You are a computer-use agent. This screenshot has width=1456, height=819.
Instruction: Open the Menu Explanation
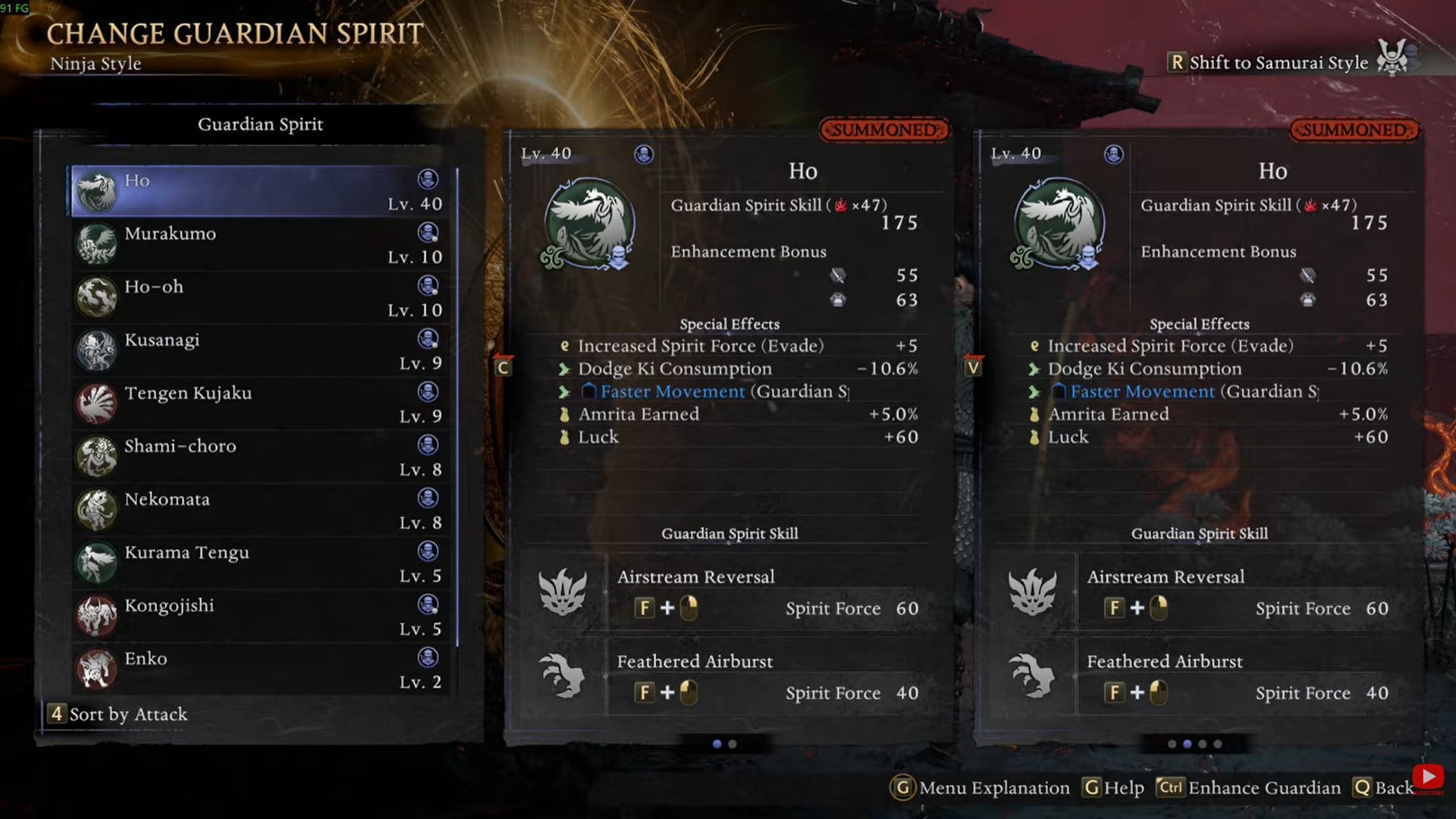[981, 788]
